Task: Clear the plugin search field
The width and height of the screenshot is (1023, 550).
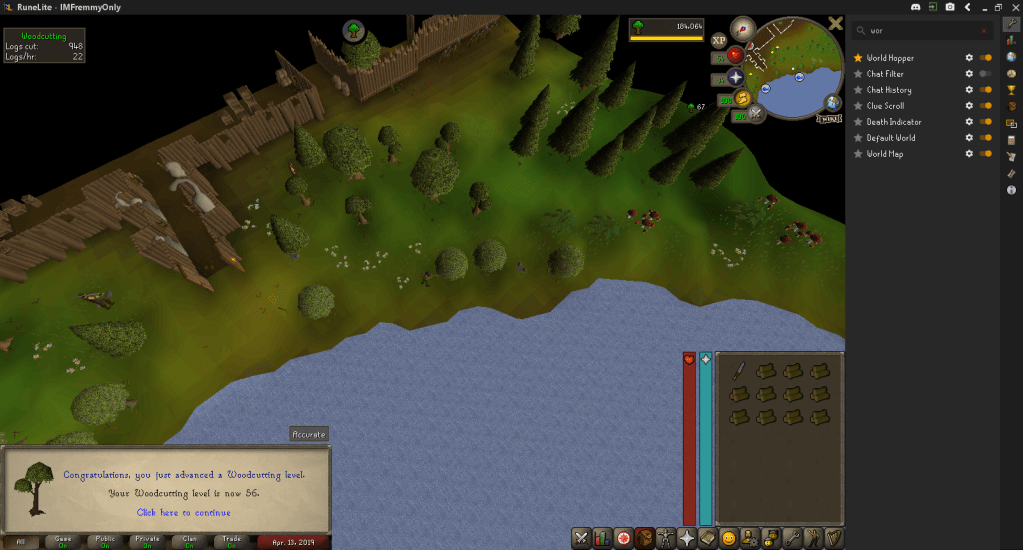Action: click(984, 31)
